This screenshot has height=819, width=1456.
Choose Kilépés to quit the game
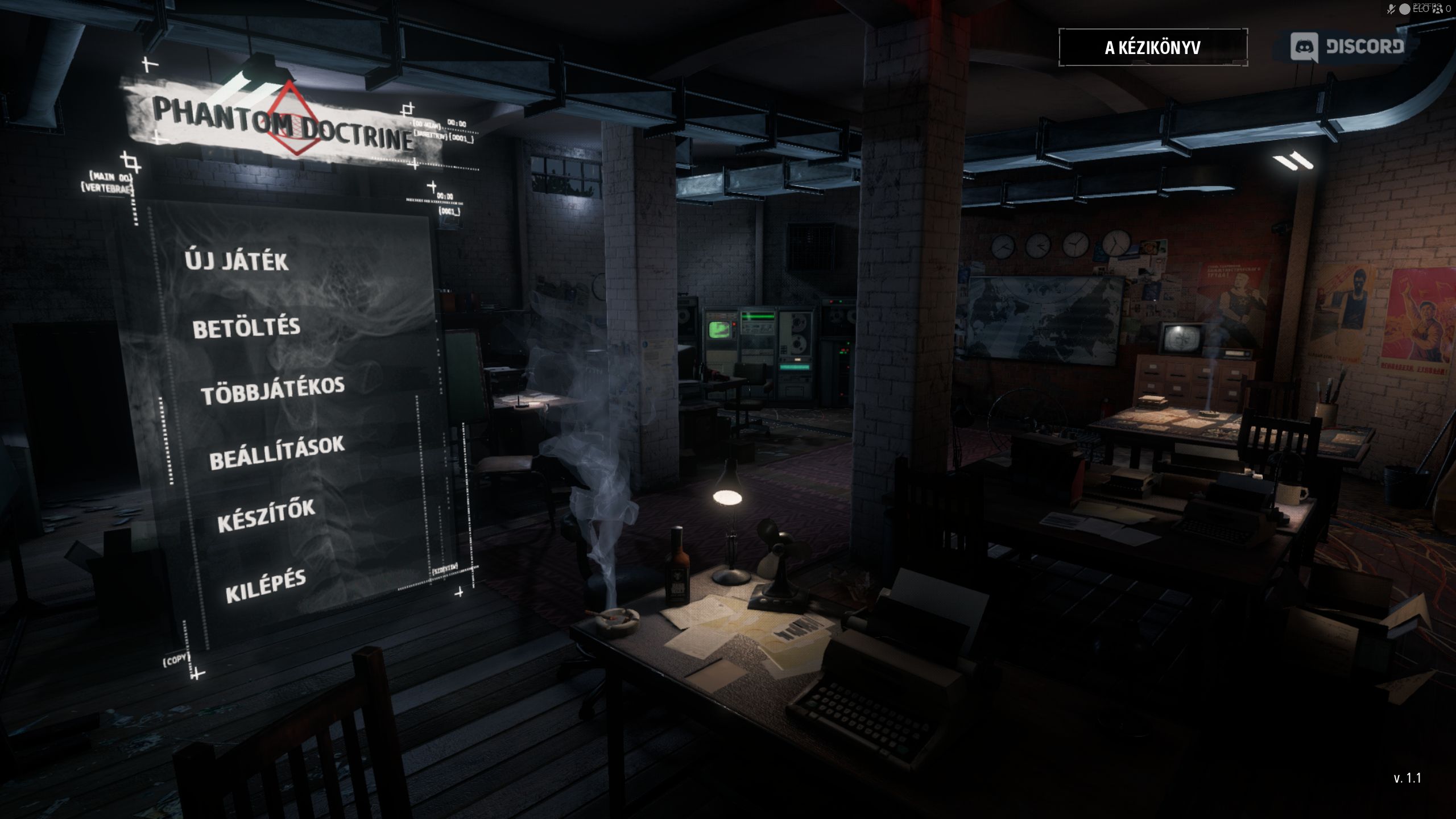click(x=266, y=586)
